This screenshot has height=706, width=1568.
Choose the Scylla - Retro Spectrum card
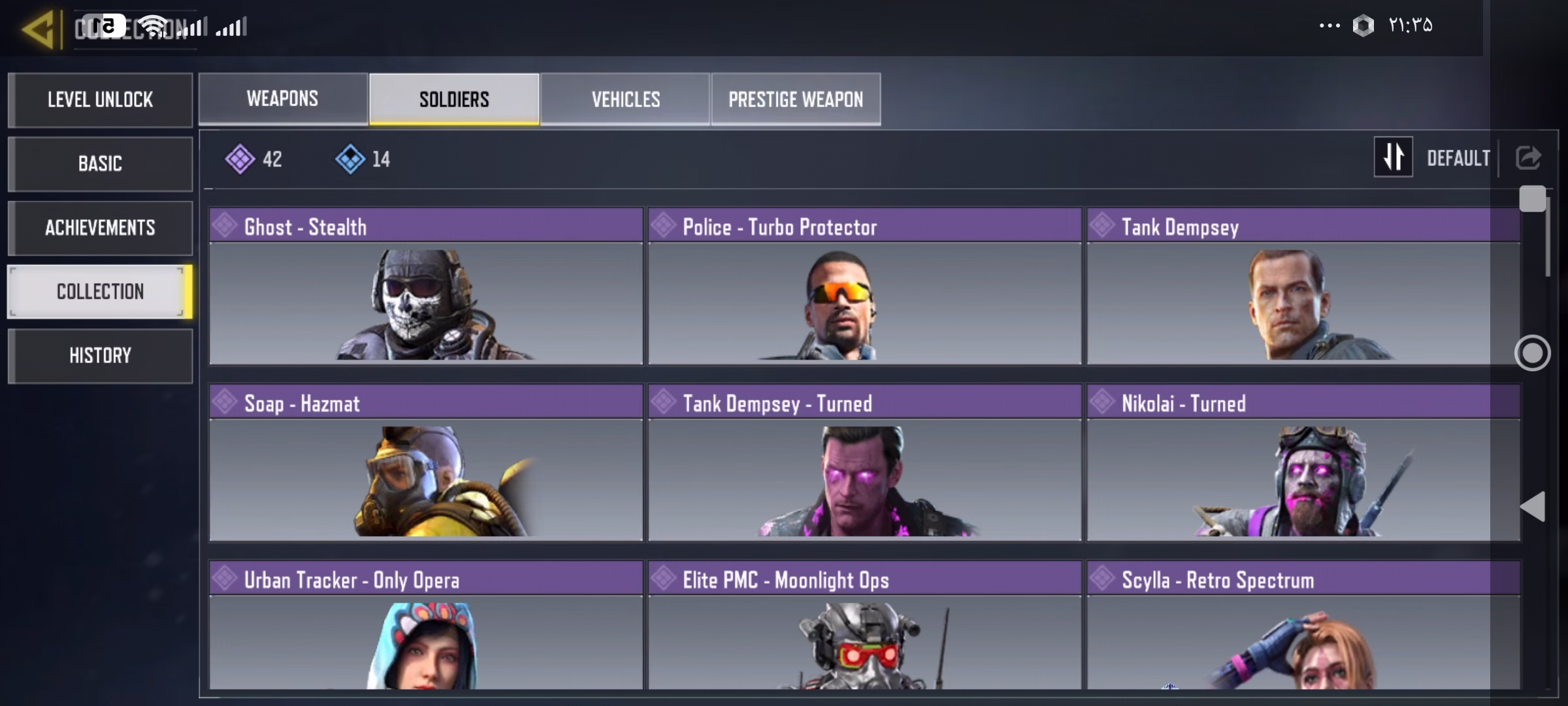(x=1303, y=626)
